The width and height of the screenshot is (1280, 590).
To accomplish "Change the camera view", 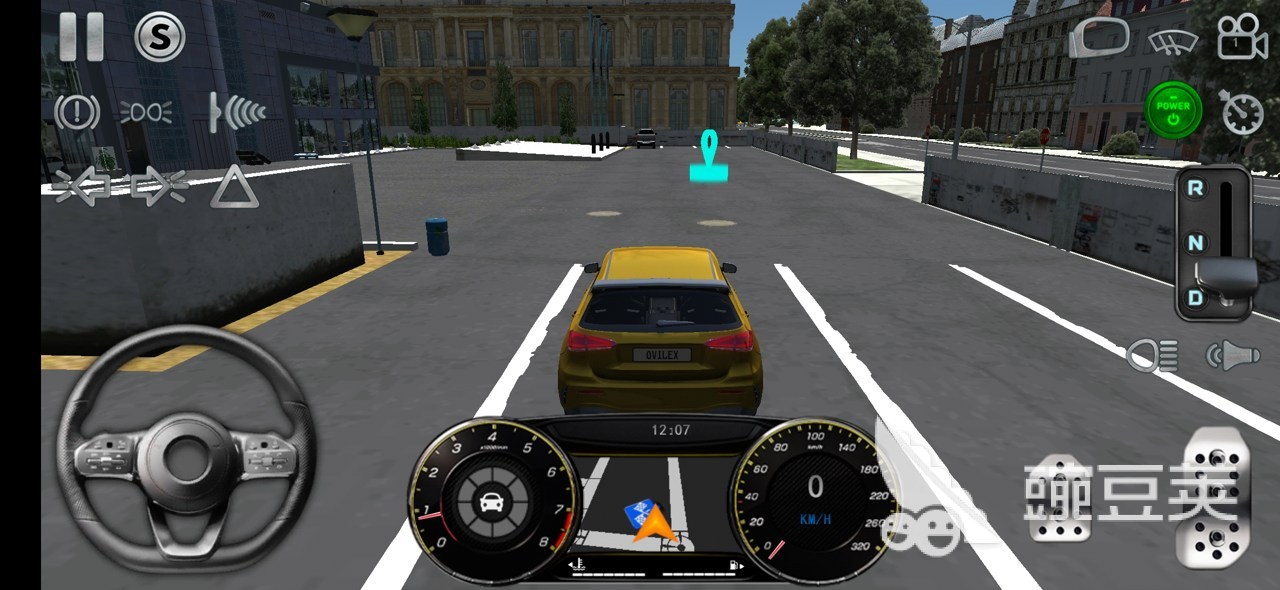I will pos(1242,38).
